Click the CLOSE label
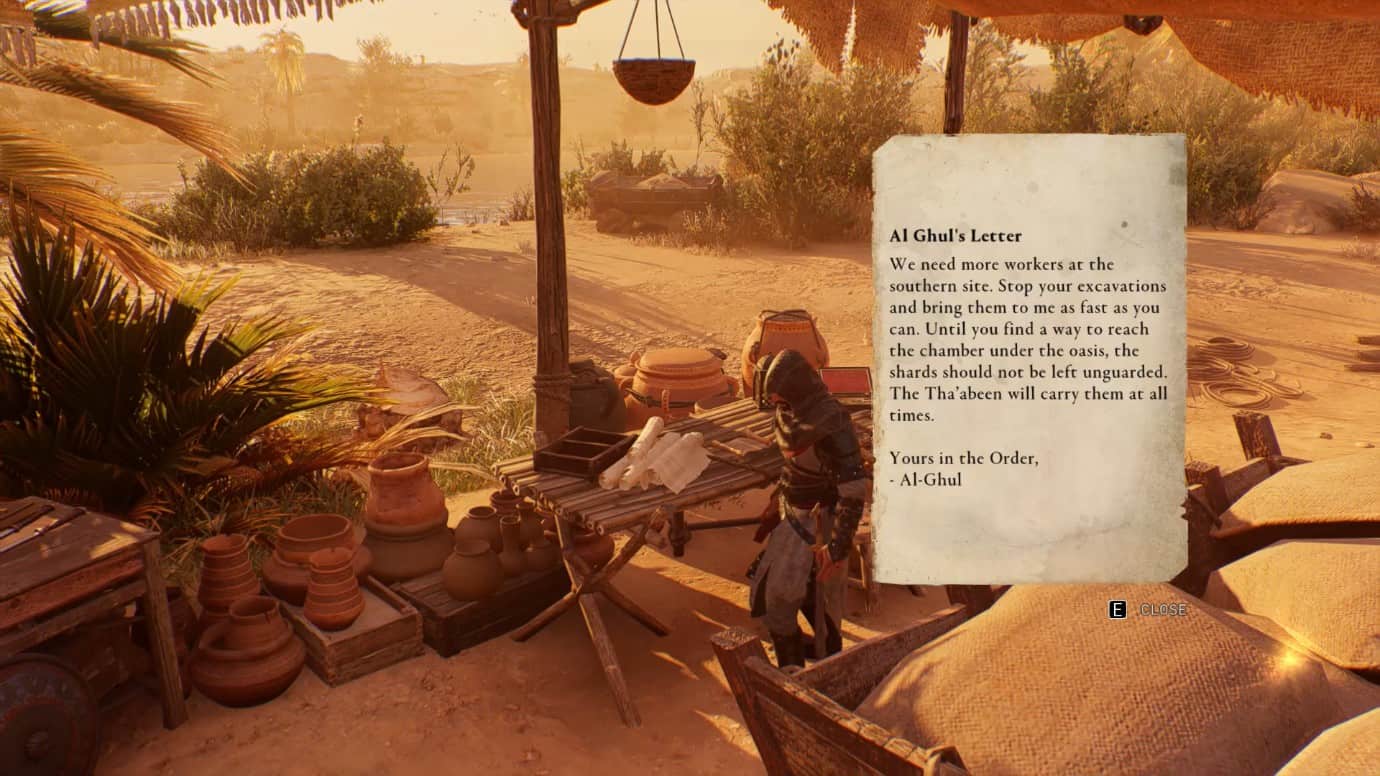 1163,607
